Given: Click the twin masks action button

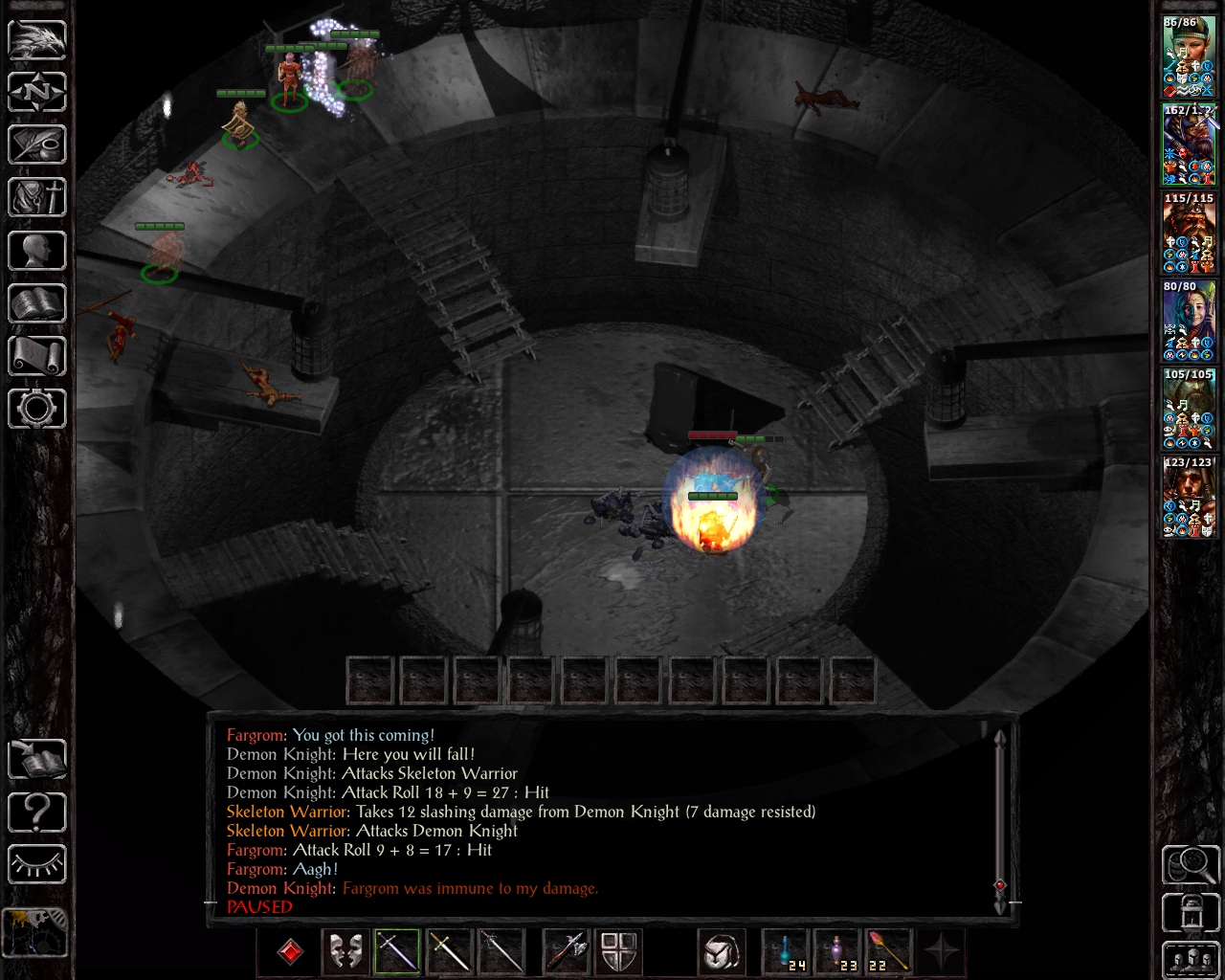Looking at the screenshot, I should pyautogui.click(x=345, y=952).
